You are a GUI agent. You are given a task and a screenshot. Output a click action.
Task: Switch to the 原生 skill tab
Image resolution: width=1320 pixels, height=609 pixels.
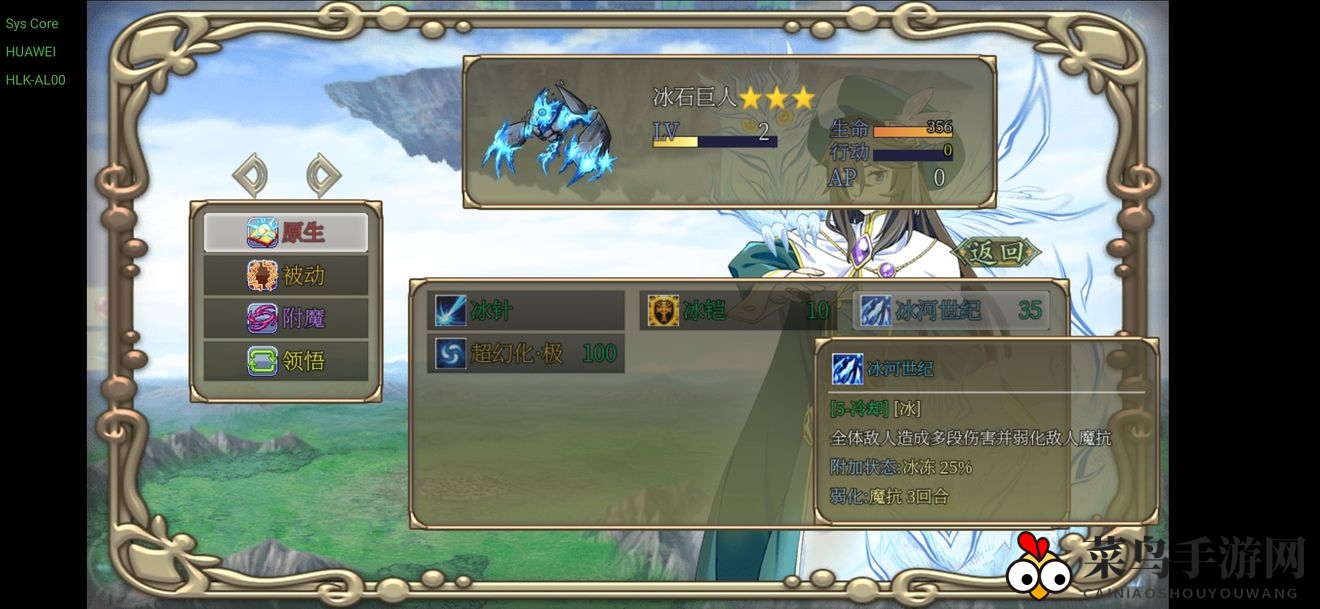click(286, 233)
